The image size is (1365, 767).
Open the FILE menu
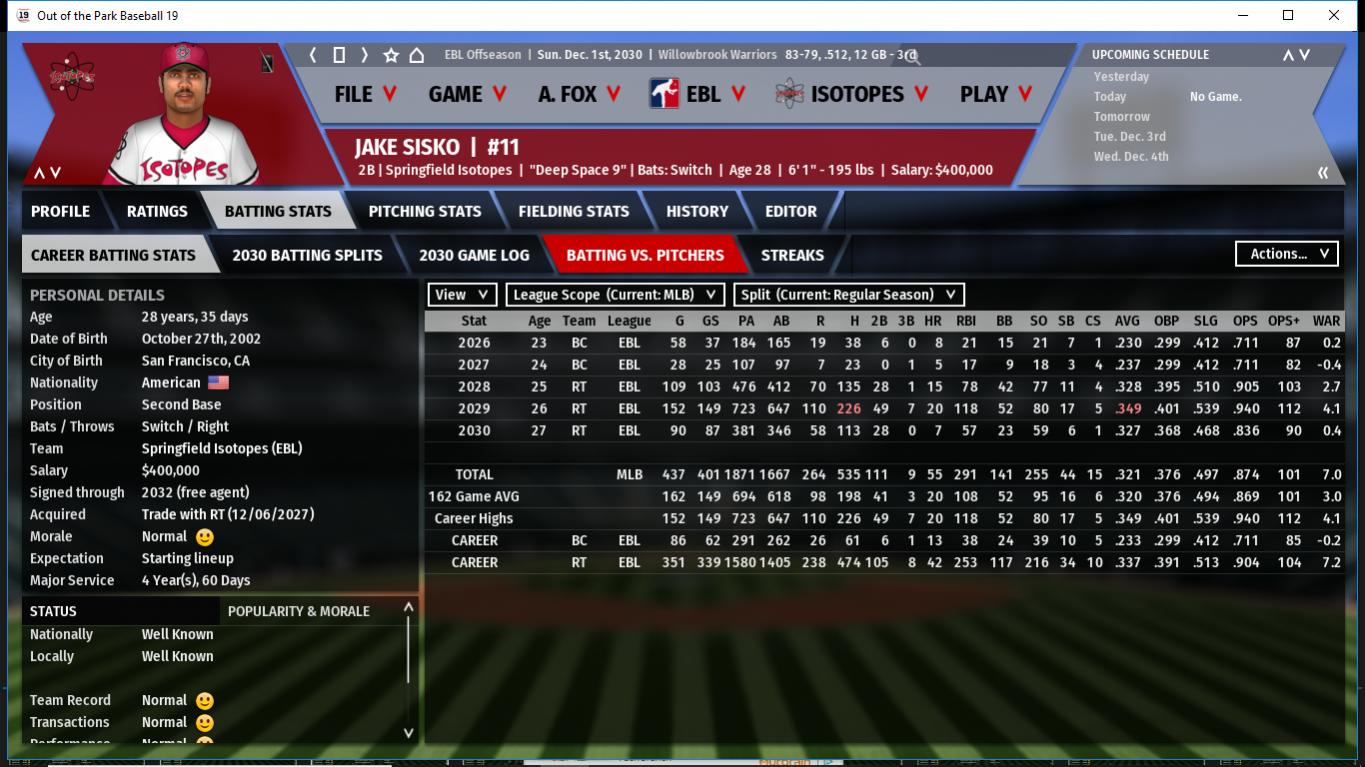(365, 94)
